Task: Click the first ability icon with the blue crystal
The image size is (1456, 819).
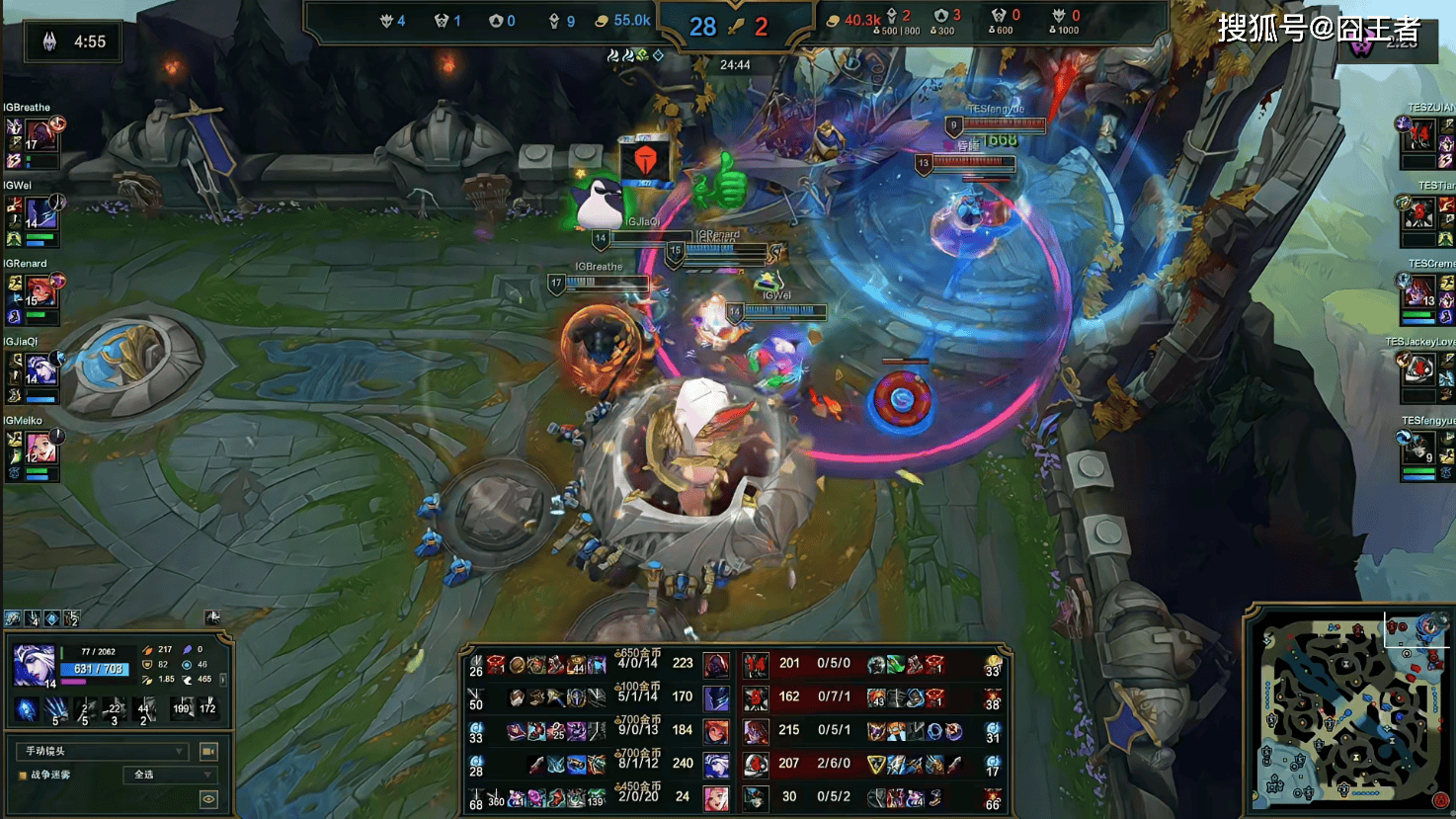Action: (x=27, y=708)
